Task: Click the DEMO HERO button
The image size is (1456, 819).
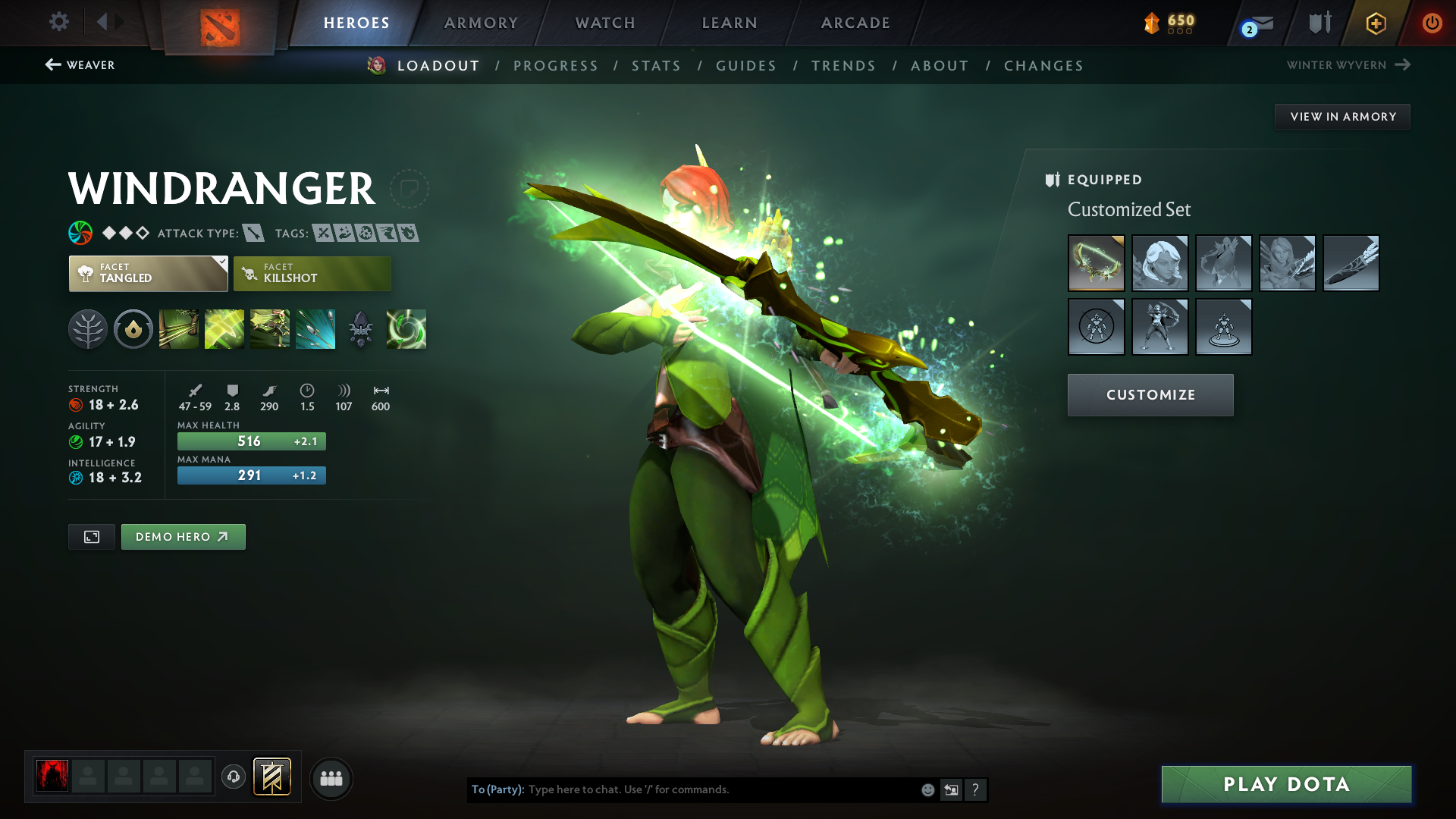Action: pos(183,536)
